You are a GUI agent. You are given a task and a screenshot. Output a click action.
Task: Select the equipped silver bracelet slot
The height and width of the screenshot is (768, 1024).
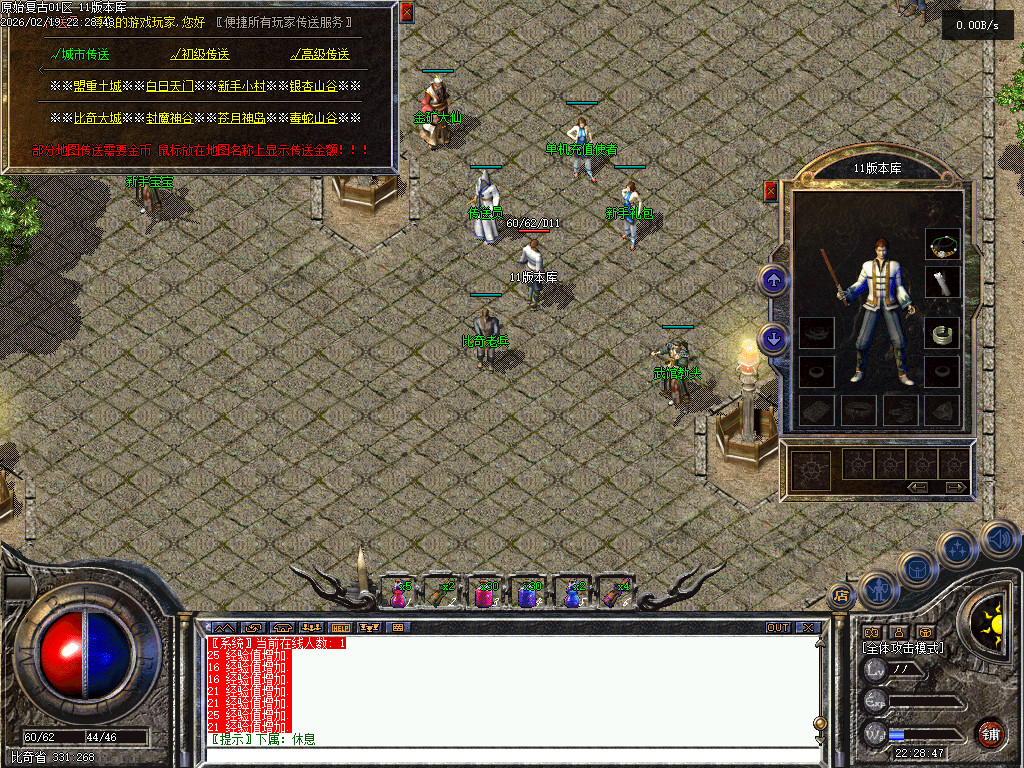click(942, 334)
